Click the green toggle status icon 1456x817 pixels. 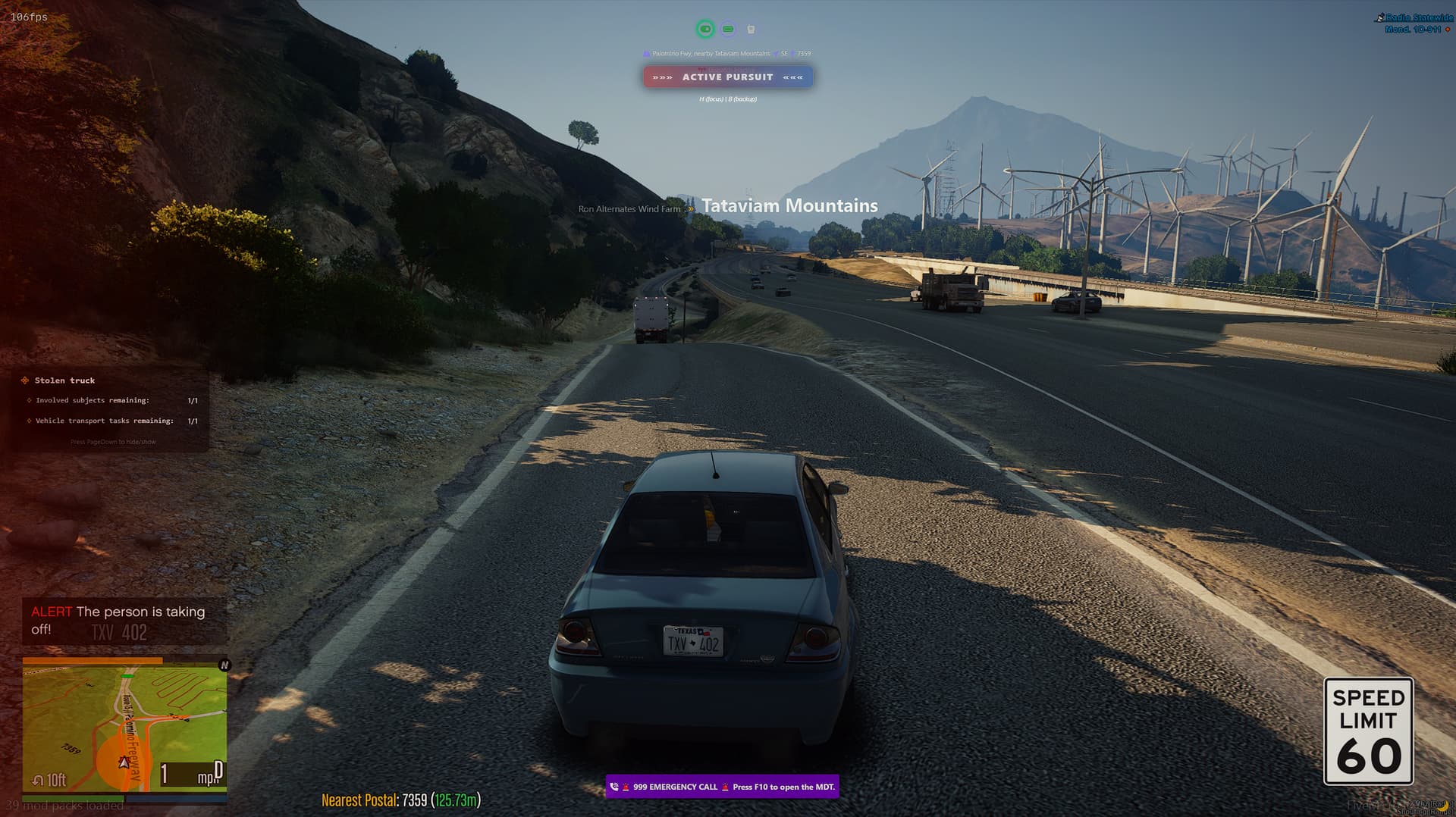point(705,29)
